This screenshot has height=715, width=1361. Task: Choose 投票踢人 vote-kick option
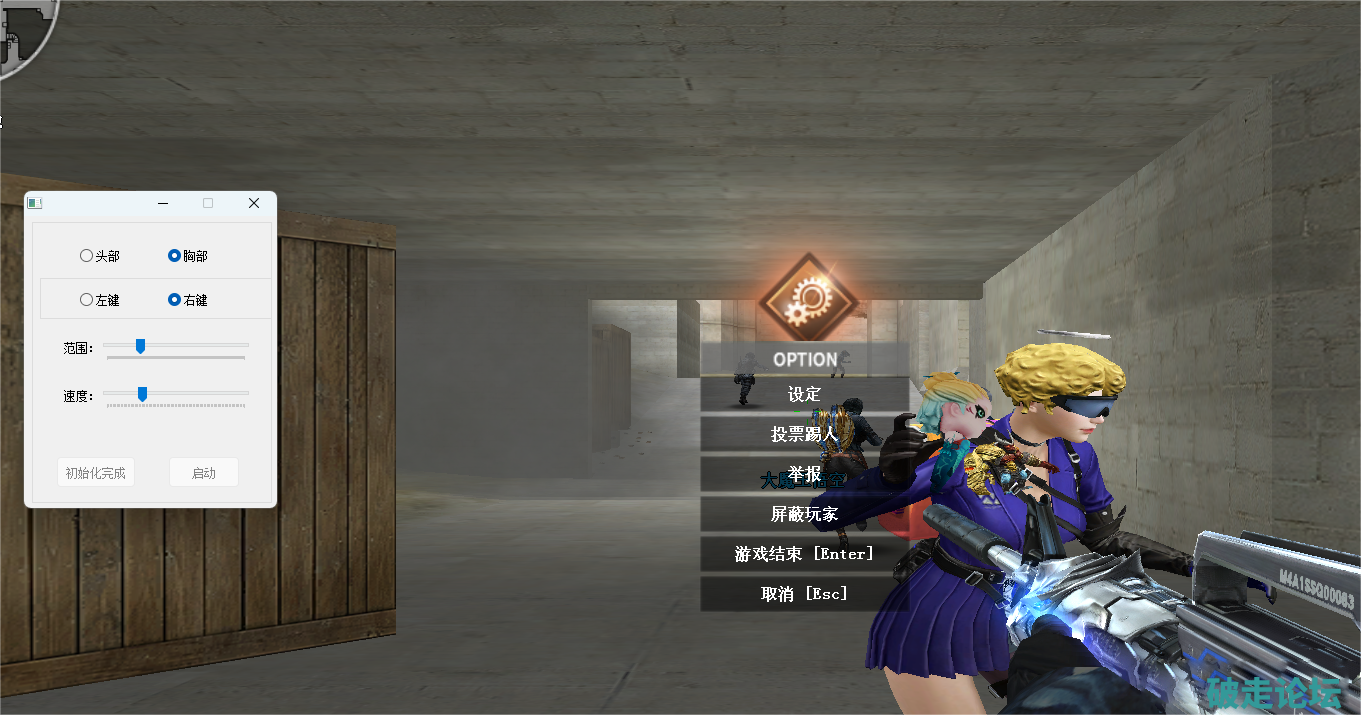(804, 434)
